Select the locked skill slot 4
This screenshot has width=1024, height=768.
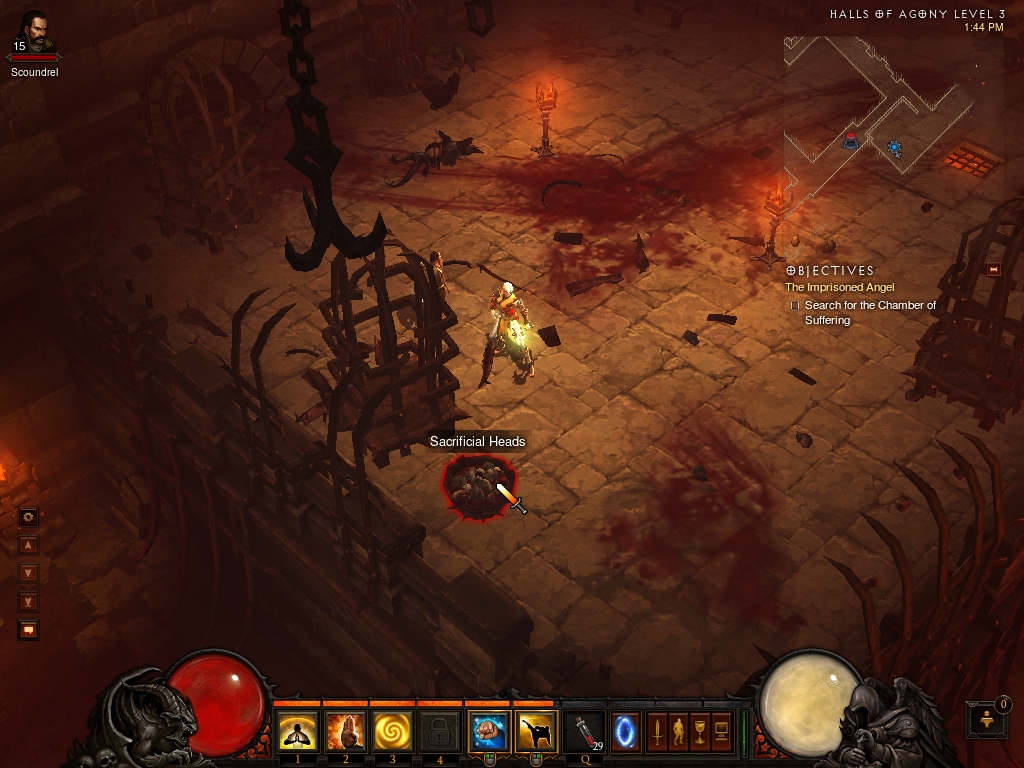pyautogui.click(x=440, y=731)
